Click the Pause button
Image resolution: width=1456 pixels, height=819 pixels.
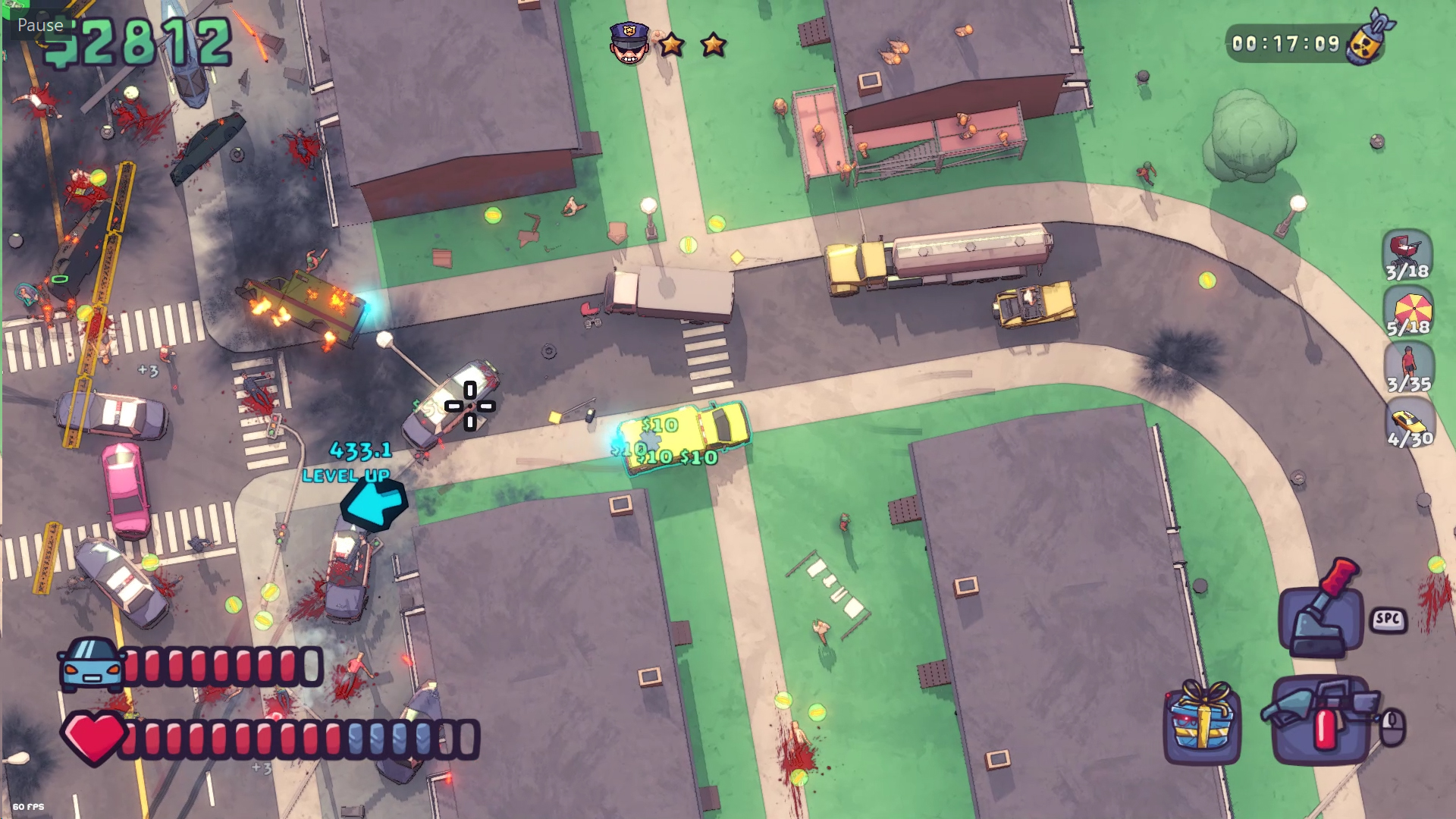[x=40, y=25]
